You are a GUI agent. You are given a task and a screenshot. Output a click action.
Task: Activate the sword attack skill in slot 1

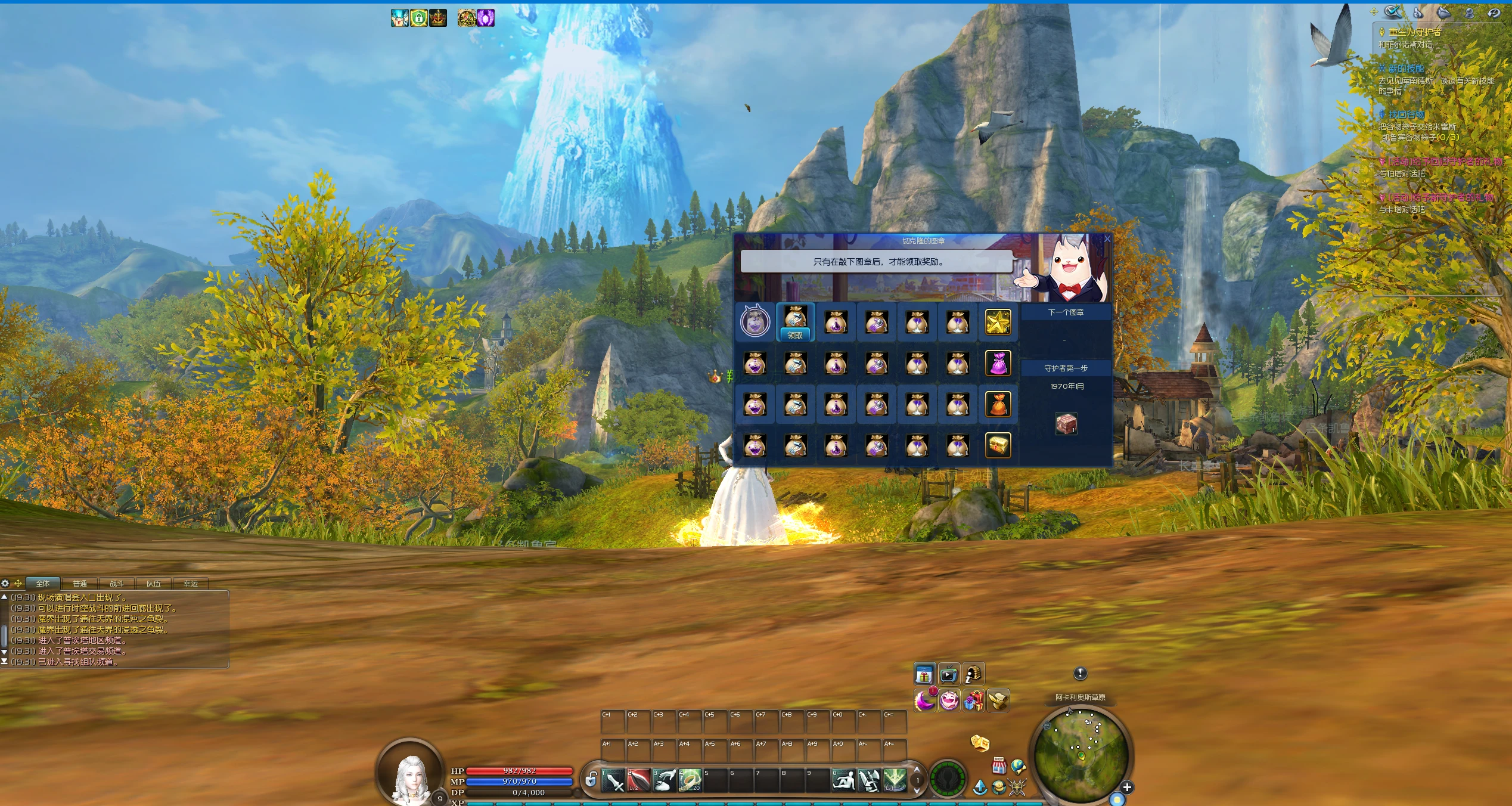coord(613,780)
